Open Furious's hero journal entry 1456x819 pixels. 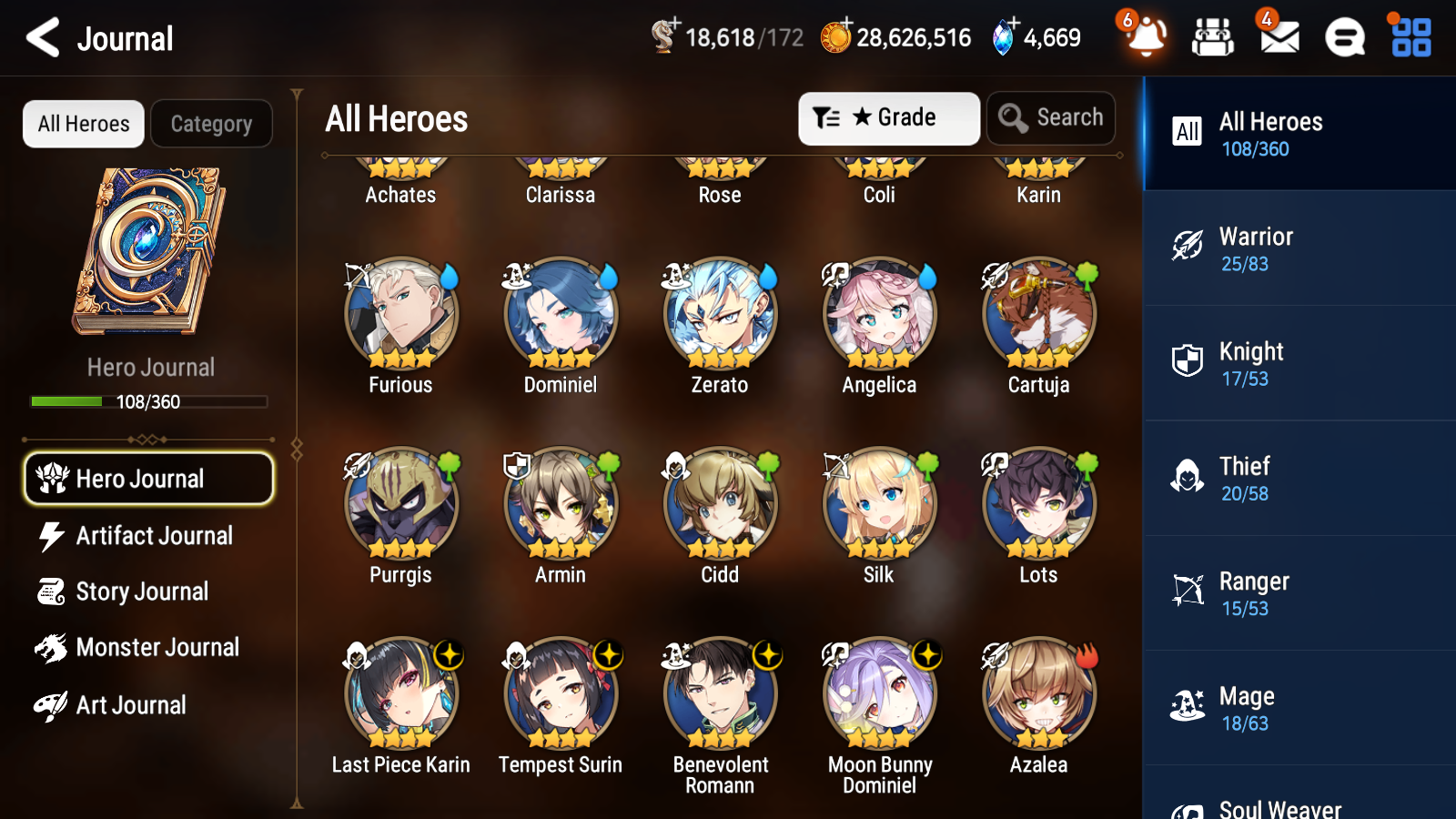[400, 314]
